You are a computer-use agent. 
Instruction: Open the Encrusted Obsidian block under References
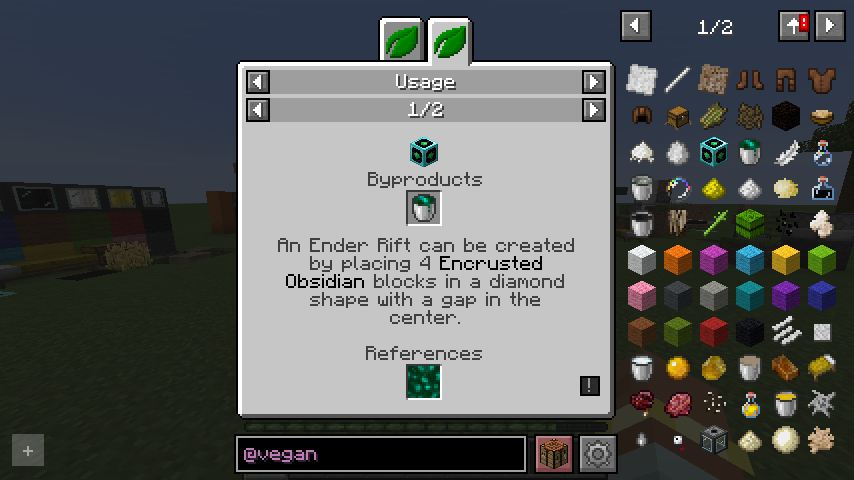[424, 381]
